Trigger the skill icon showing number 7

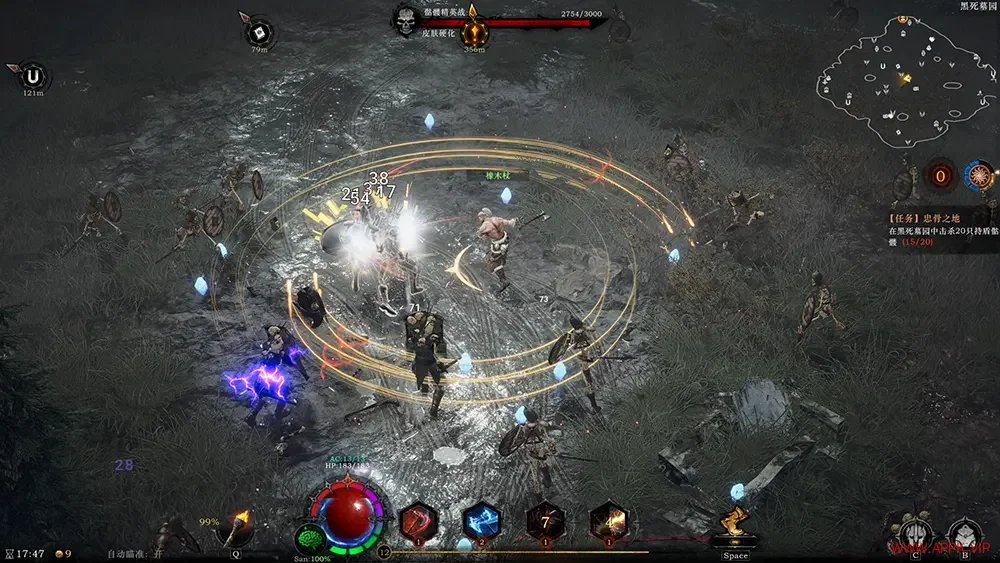pyautogui.click(x=545, y=522)
